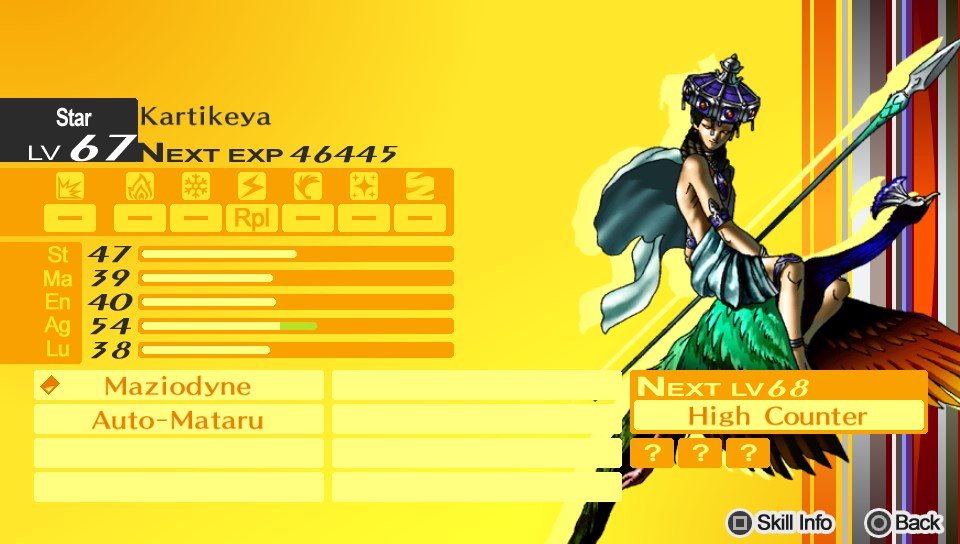Screen dimensions: 960x544
Task: Select the Maziodyne skill entry
Action: point(178,386)
